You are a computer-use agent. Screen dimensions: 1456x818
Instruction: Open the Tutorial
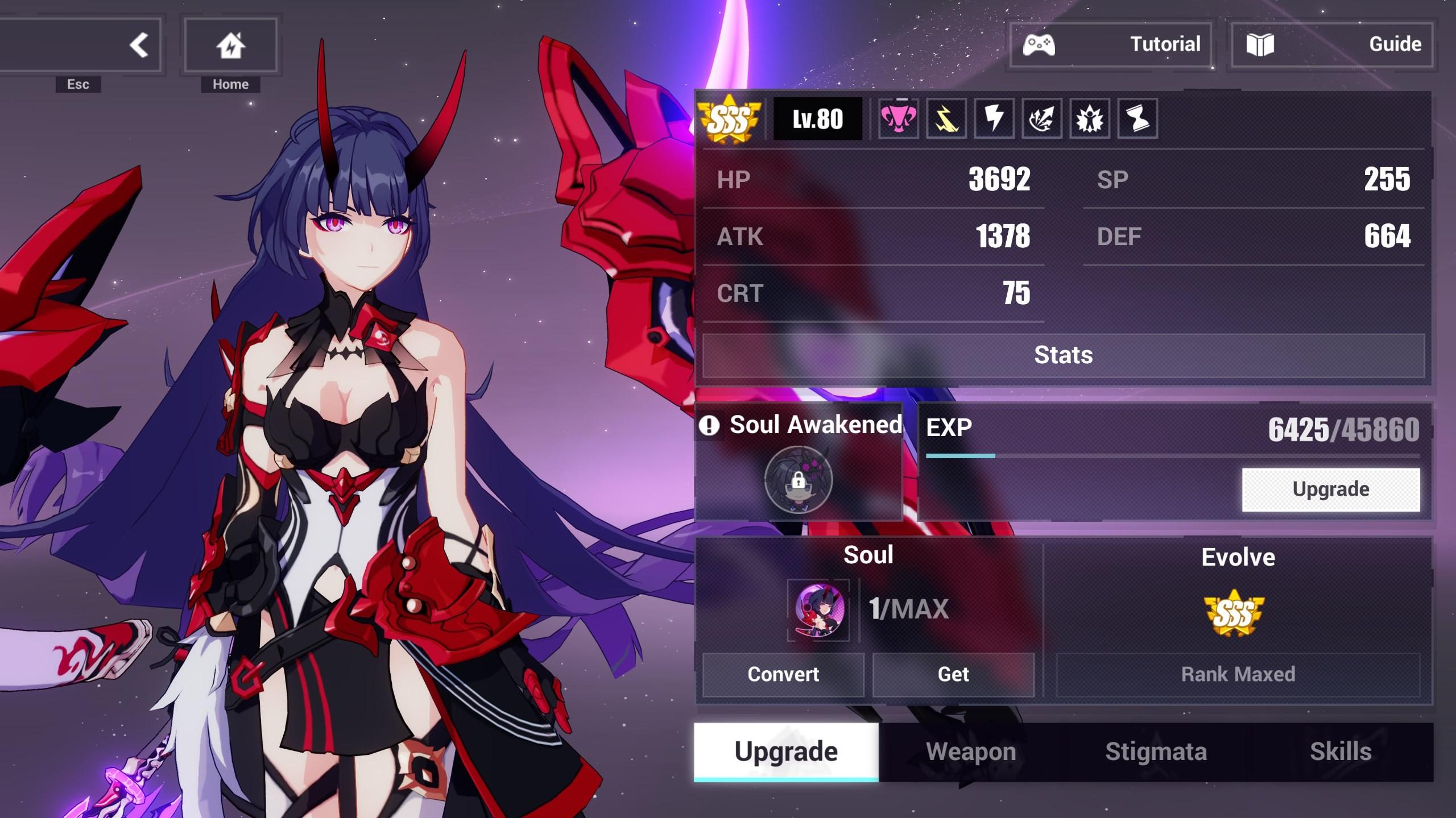[1110, 44]
